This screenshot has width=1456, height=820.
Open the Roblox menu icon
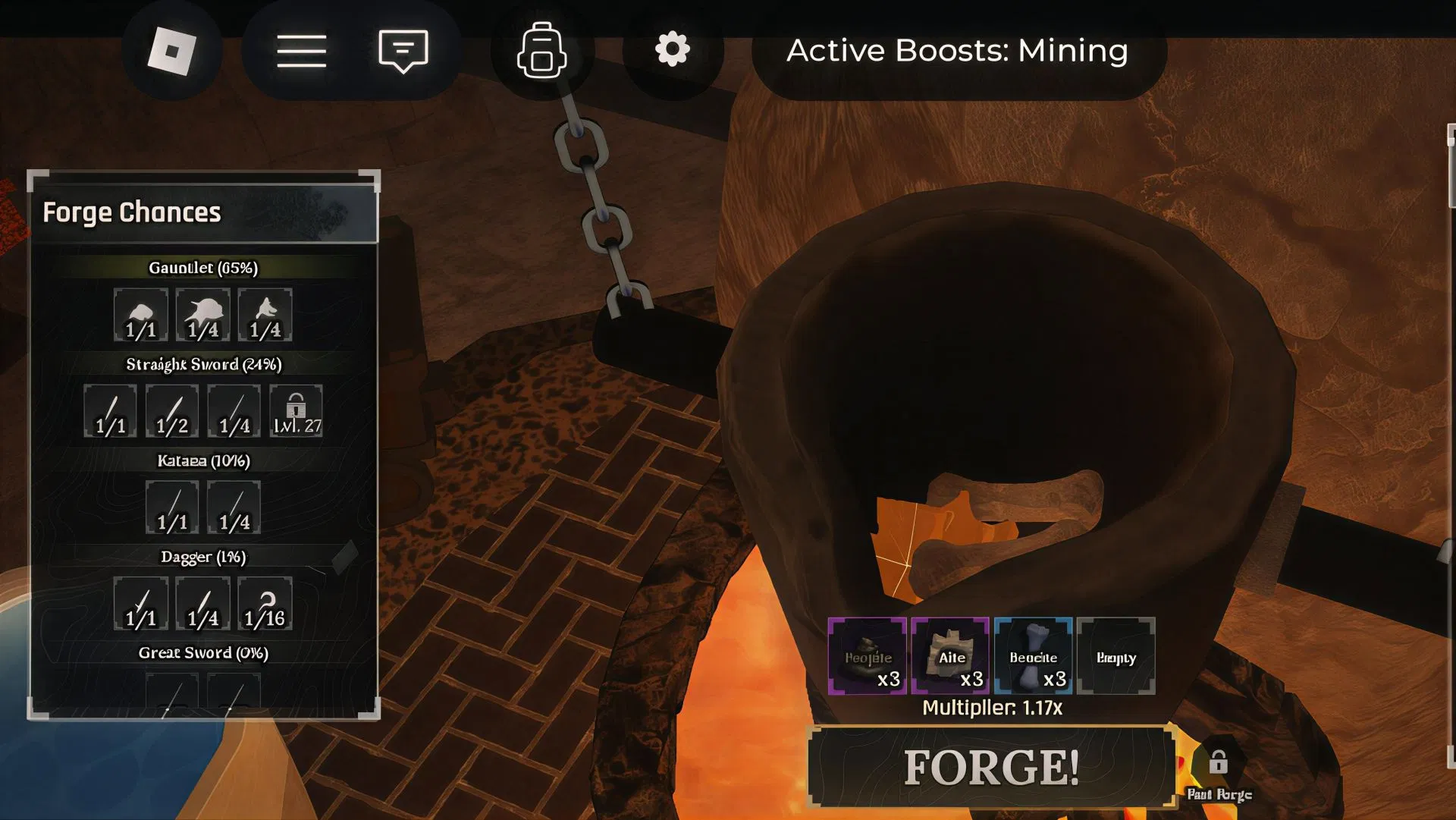pos(301,50)
